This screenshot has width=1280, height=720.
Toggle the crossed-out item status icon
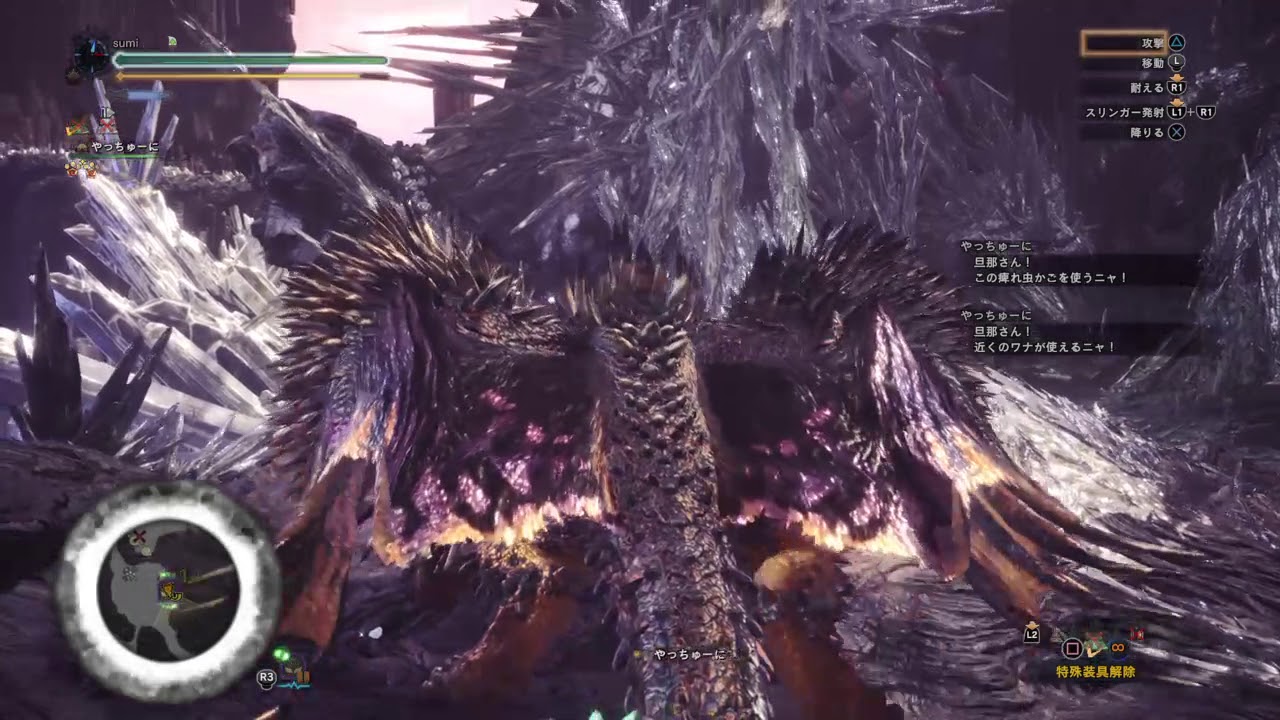(x=106, y=125)
